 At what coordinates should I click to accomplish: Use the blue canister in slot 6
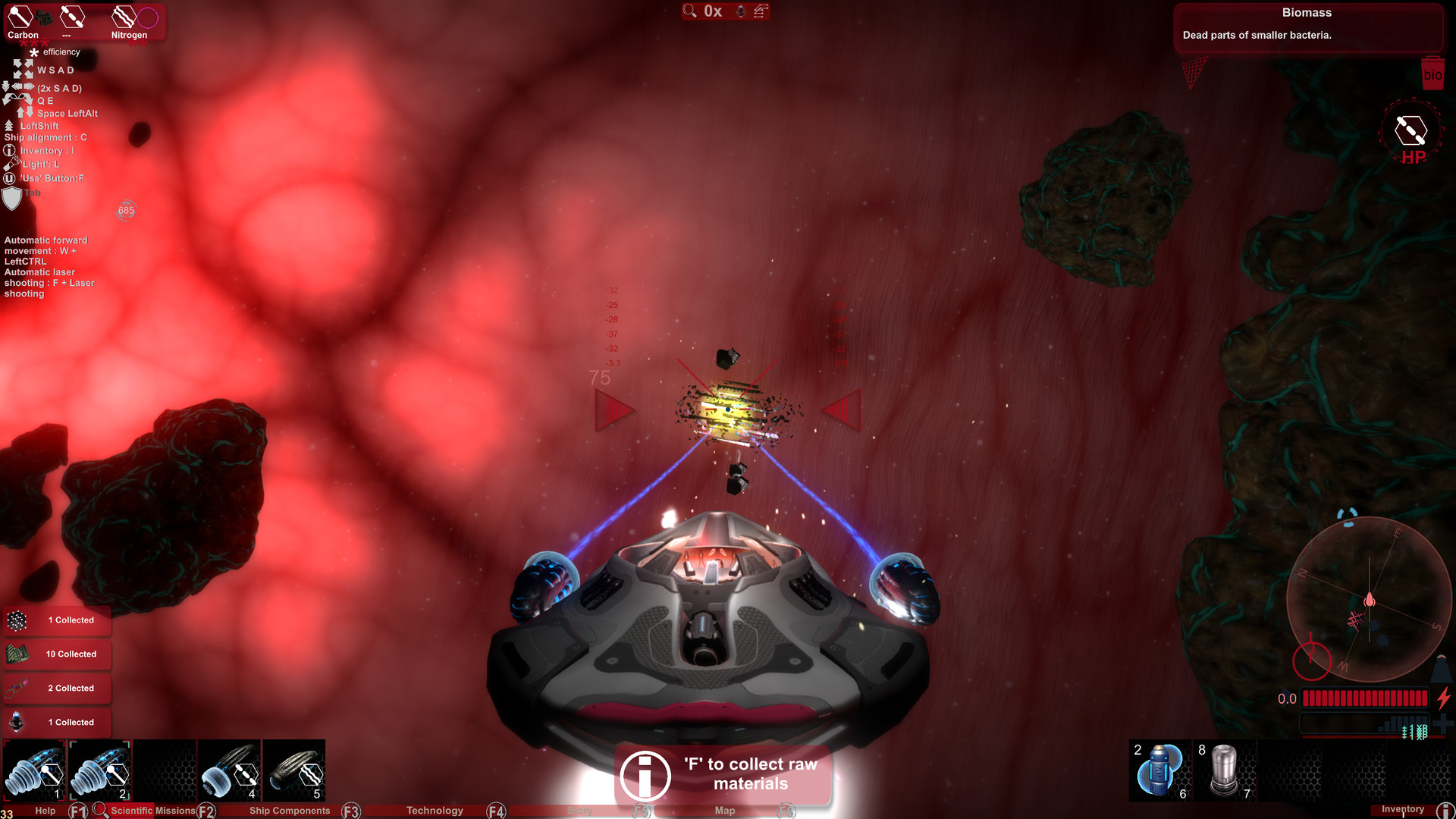pos(1159,770)
